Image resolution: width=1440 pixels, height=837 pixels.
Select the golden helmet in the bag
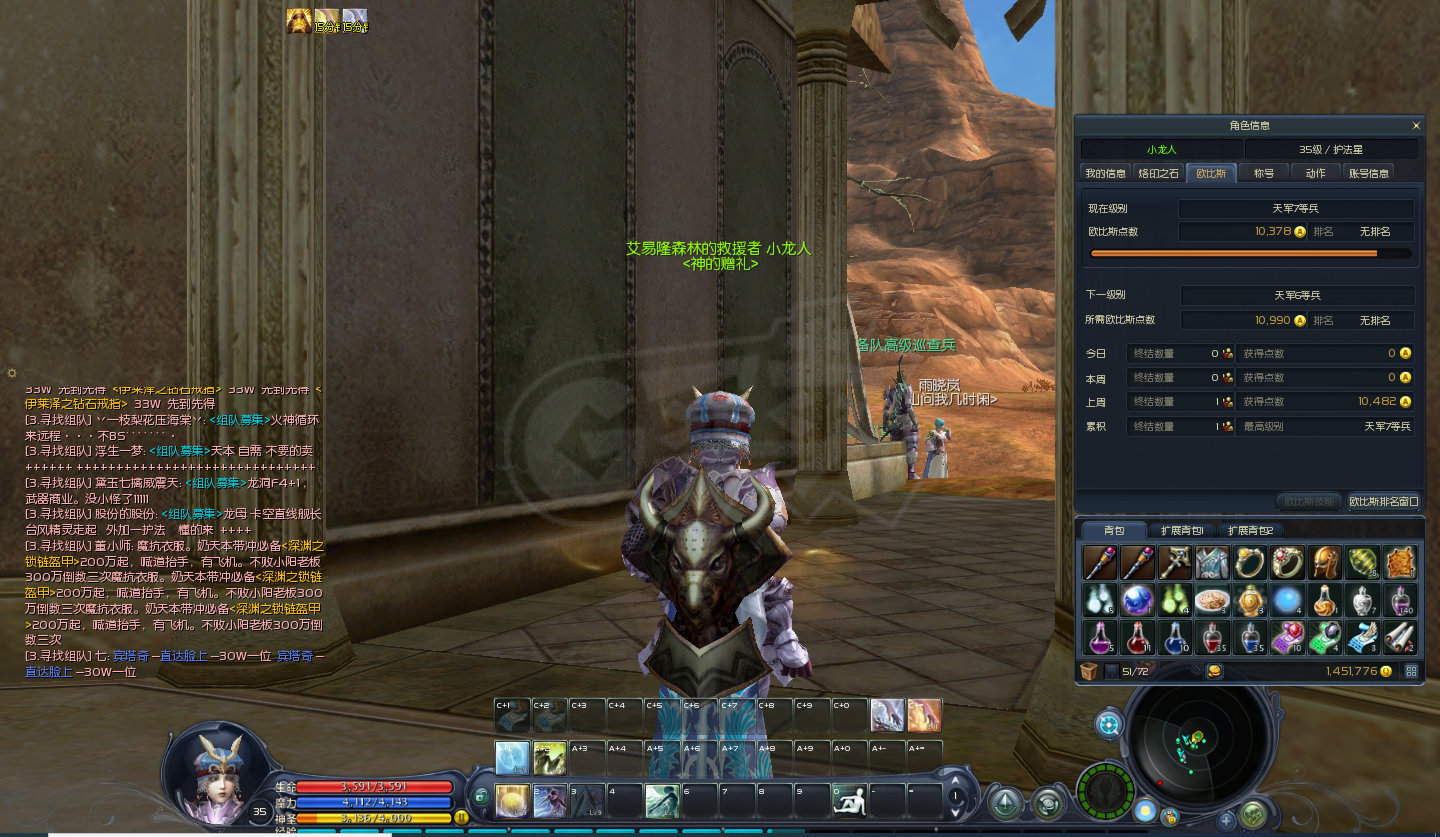[x=1326, y=563]
